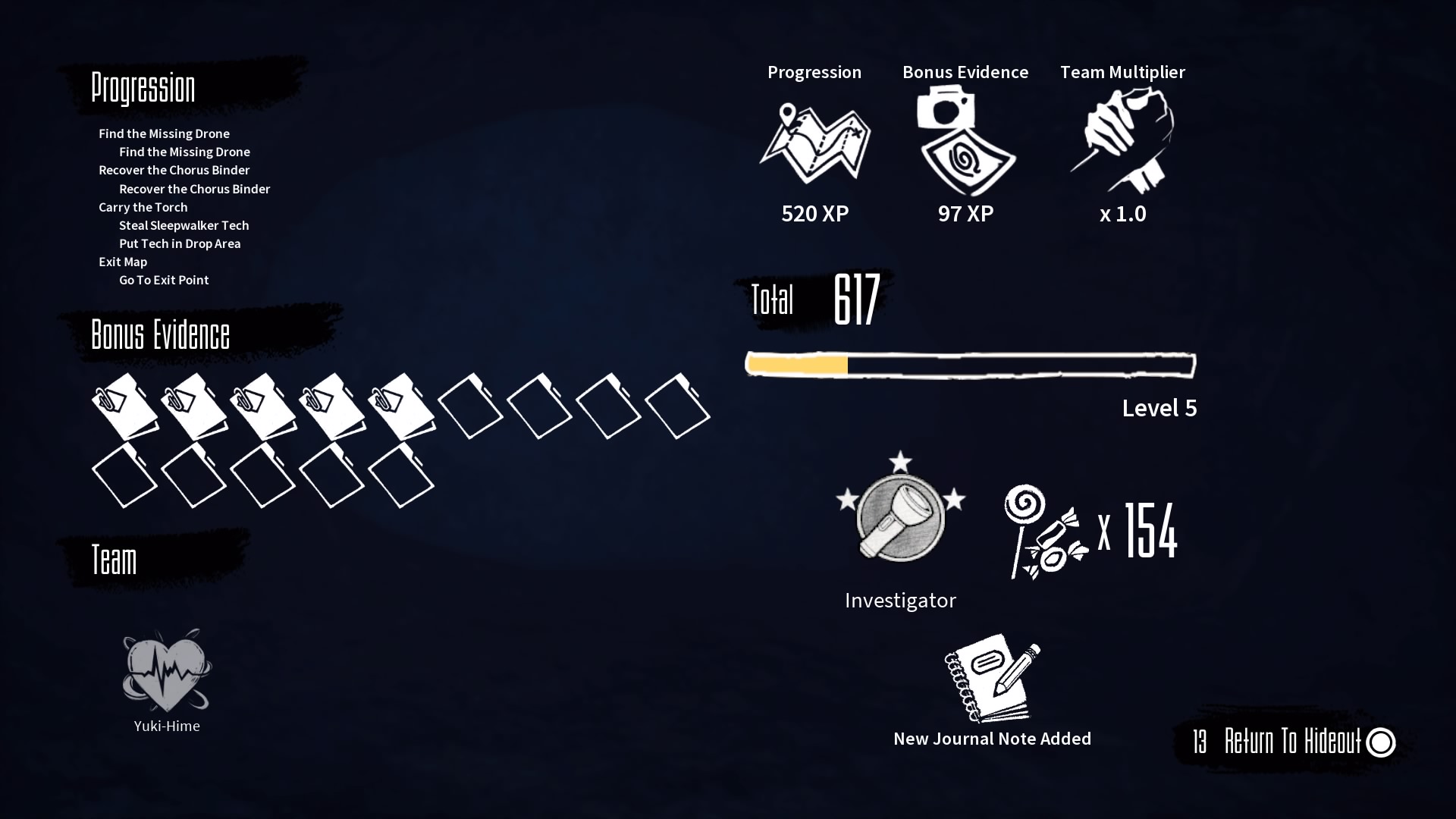This screenshot has height=819, width=1456.
Task: Open the New Journal Note notebook icon
Action: point(990,679)
